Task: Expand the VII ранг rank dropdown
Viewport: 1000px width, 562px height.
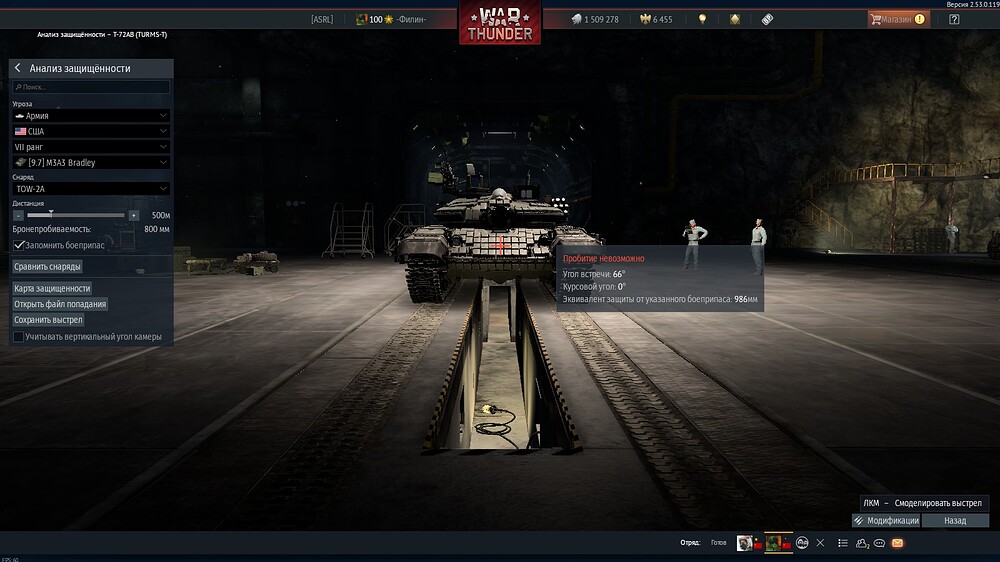Action: tap(91, 147)
